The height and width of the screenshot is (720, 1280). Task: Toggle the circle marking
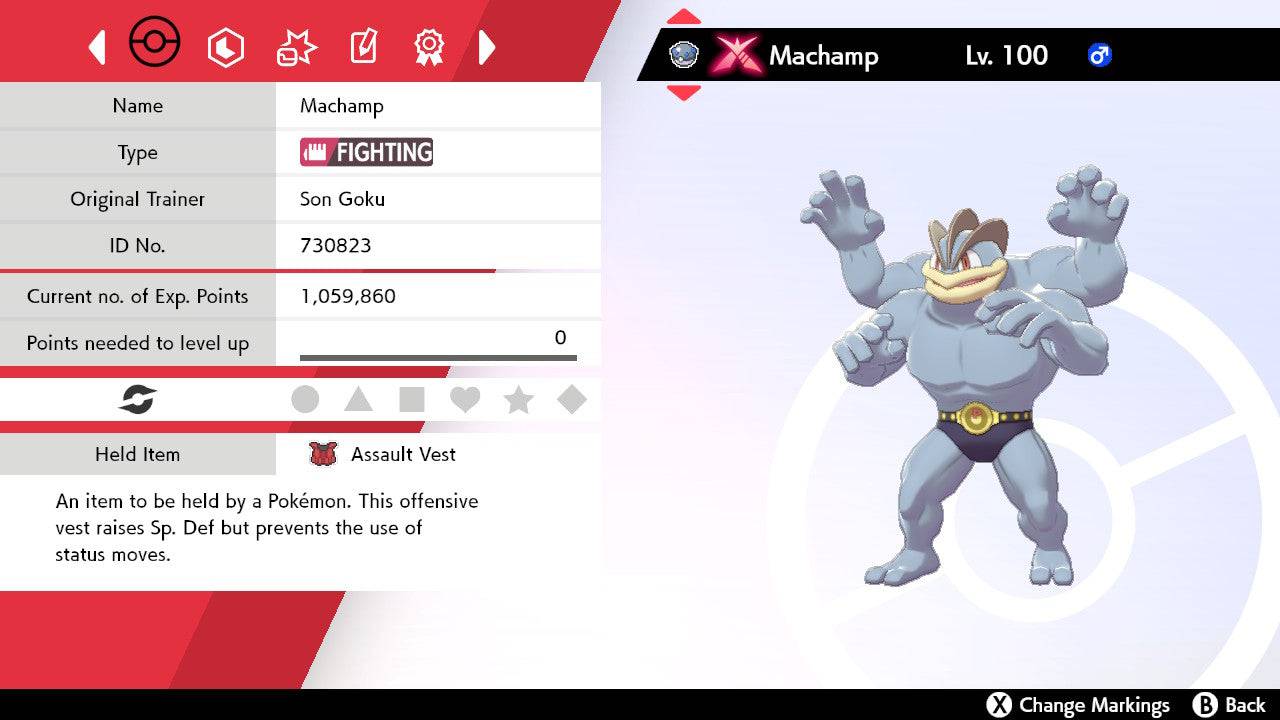(305, 400)
